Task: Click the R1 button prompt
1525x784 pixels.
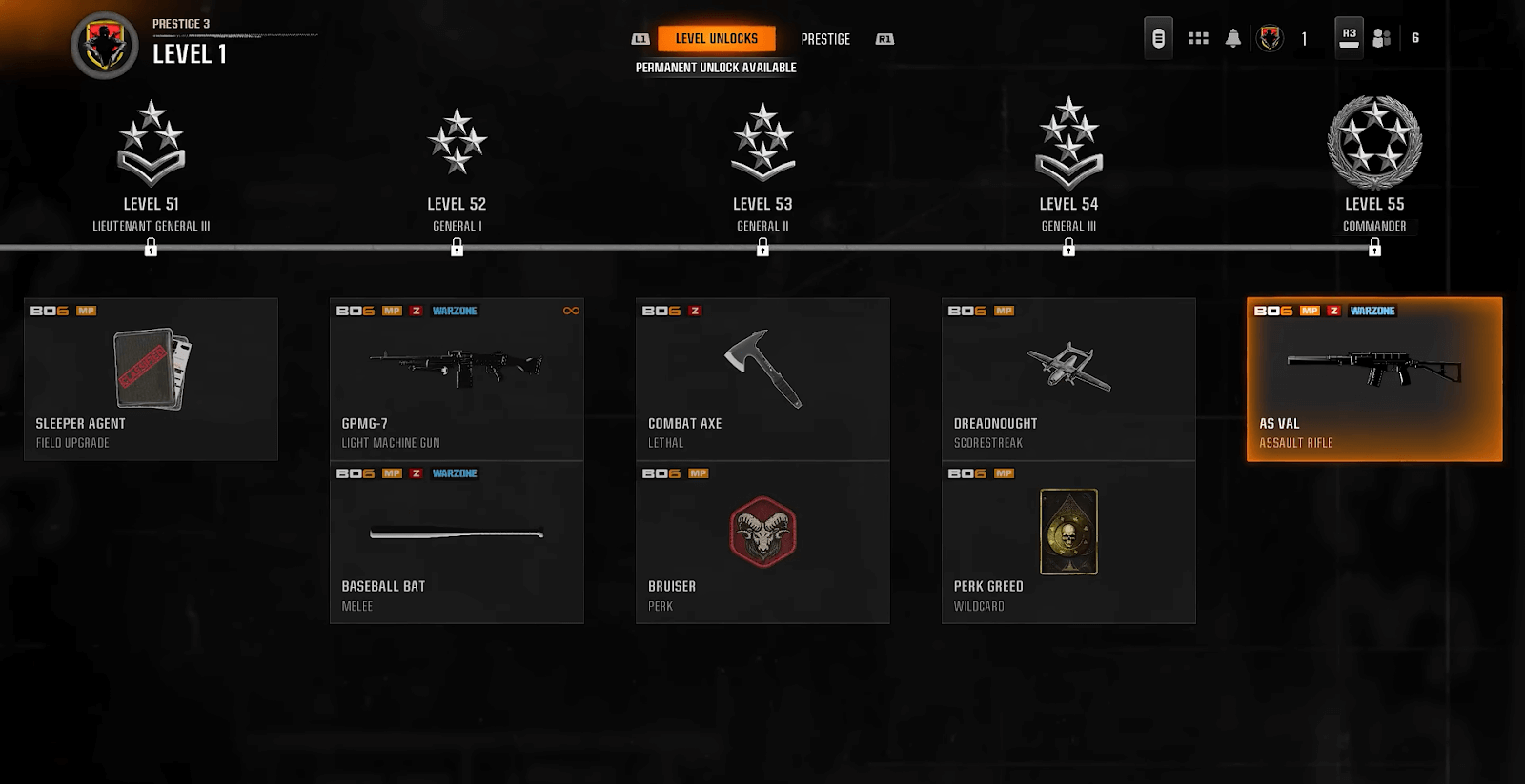Action: 884,39
